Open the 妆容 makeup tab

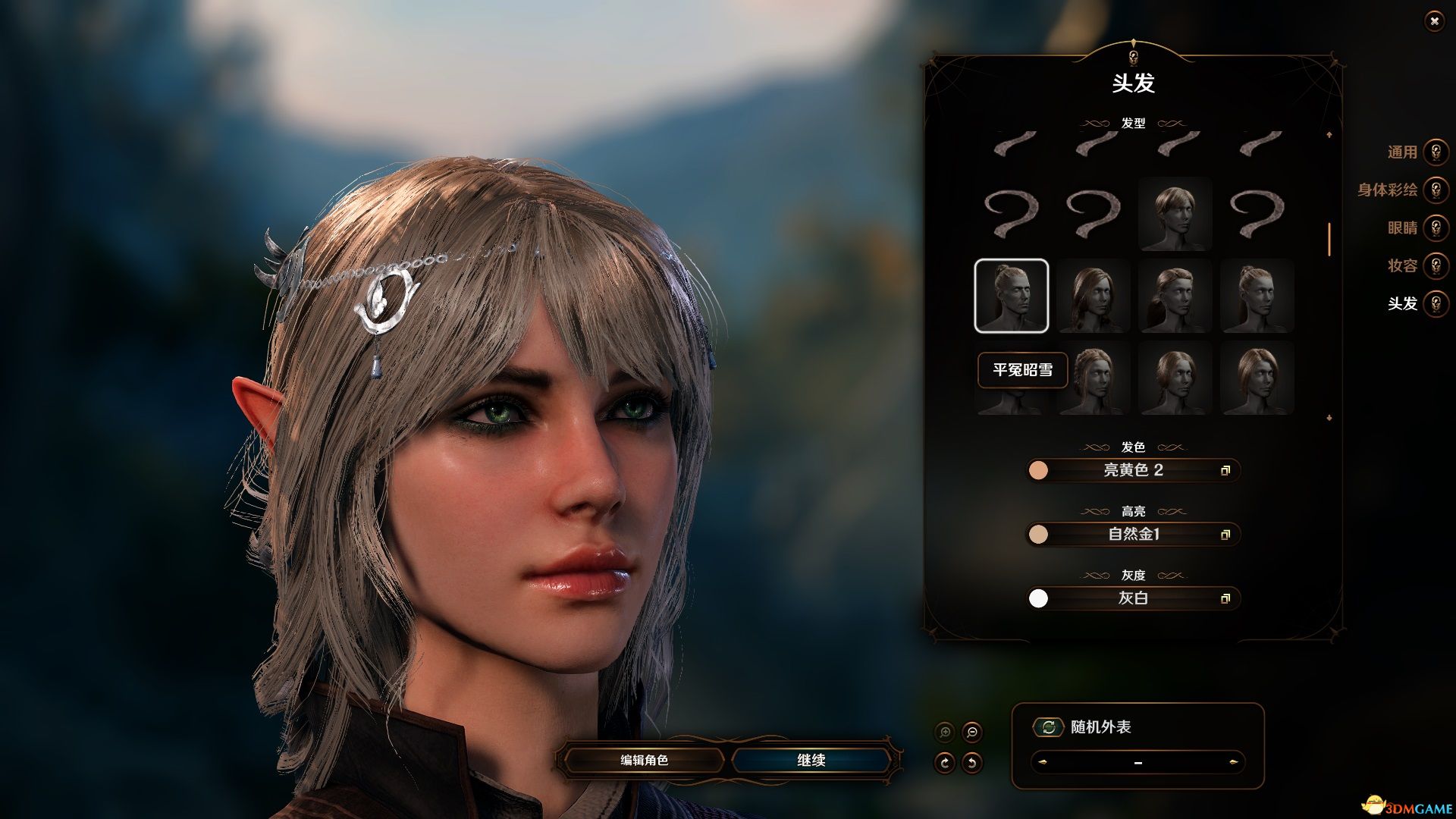[x=1436, y=265]
